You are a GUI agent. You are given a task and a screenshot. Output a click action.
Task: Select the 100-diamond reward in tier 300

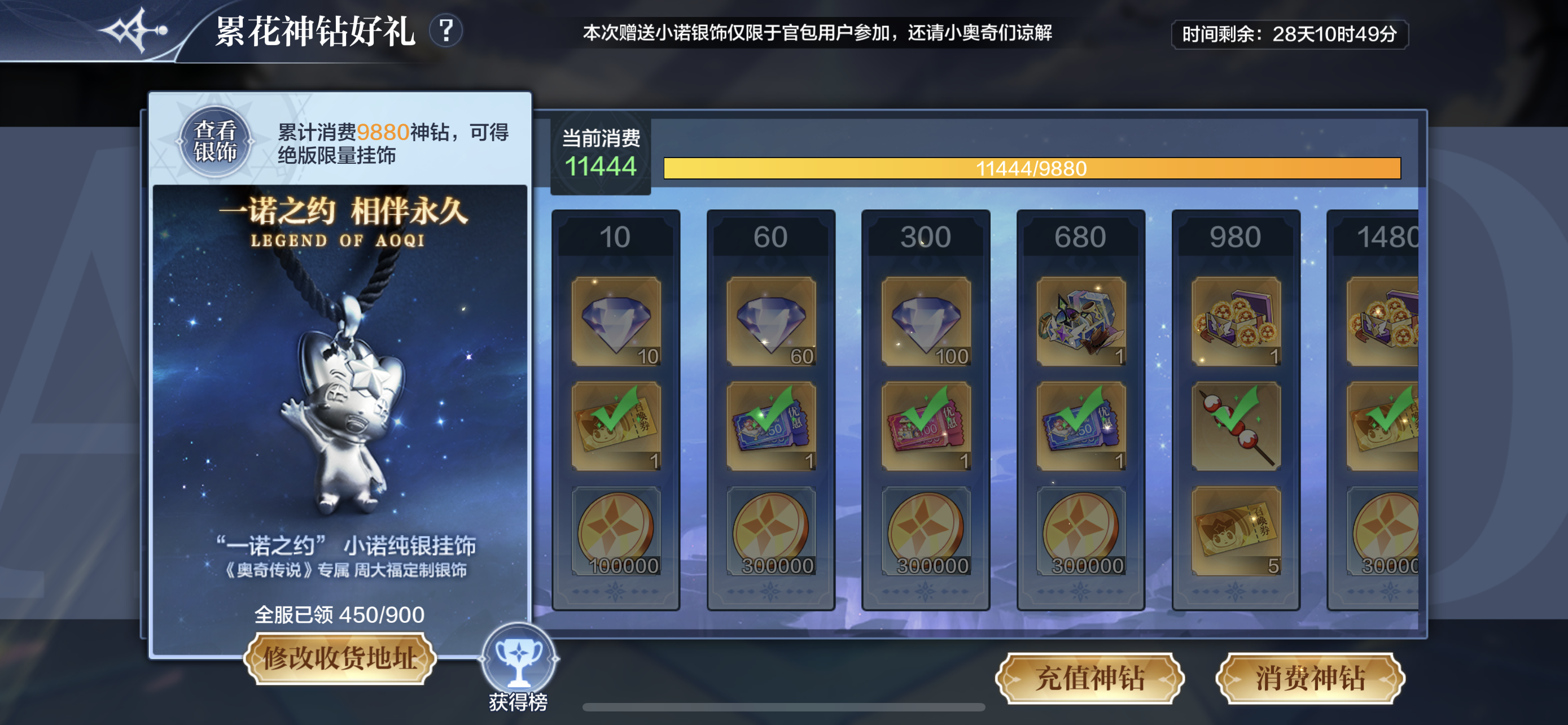926,321
